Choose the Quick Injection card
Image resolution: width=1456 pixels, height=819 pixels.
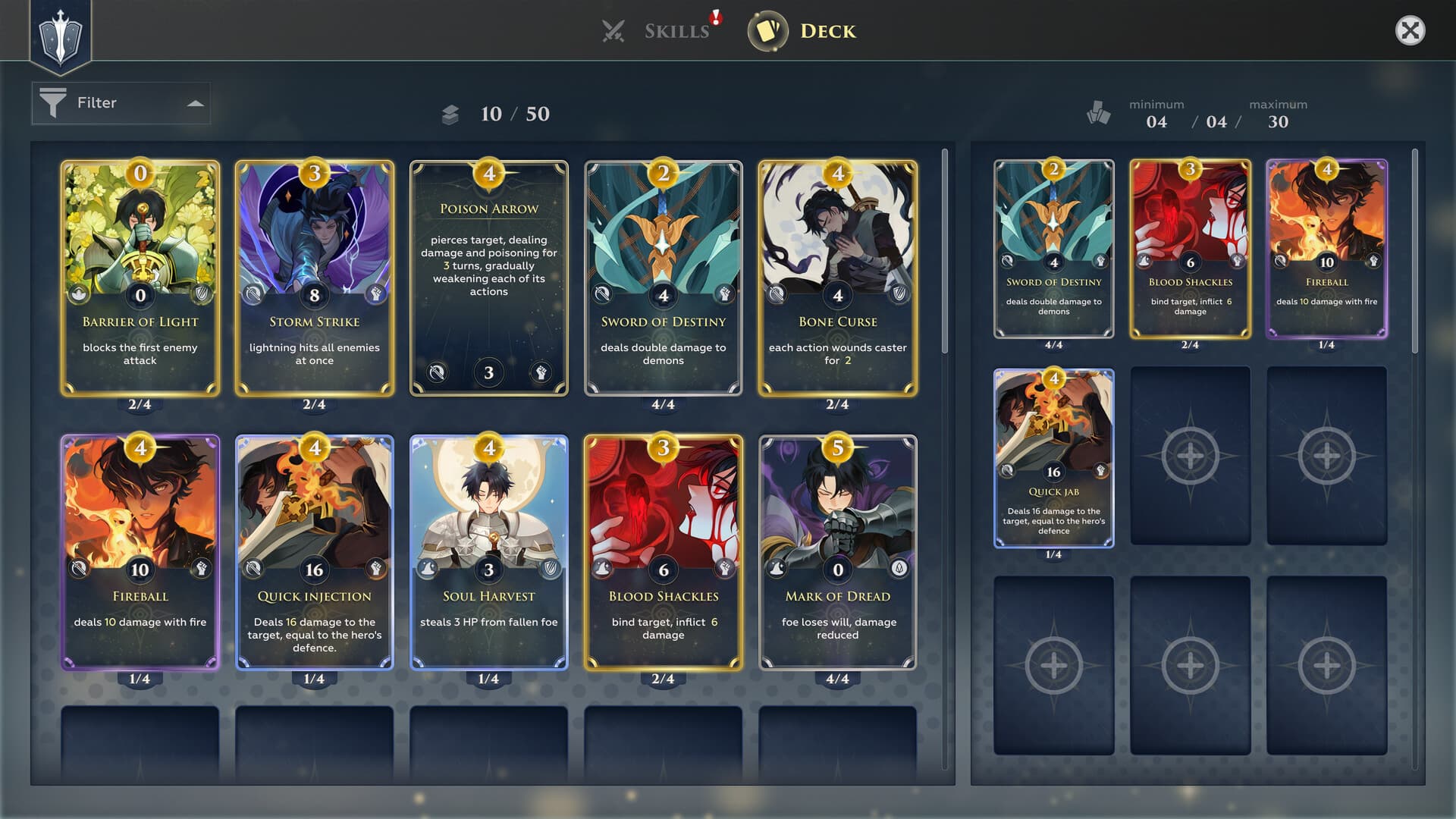pos(315,552)
